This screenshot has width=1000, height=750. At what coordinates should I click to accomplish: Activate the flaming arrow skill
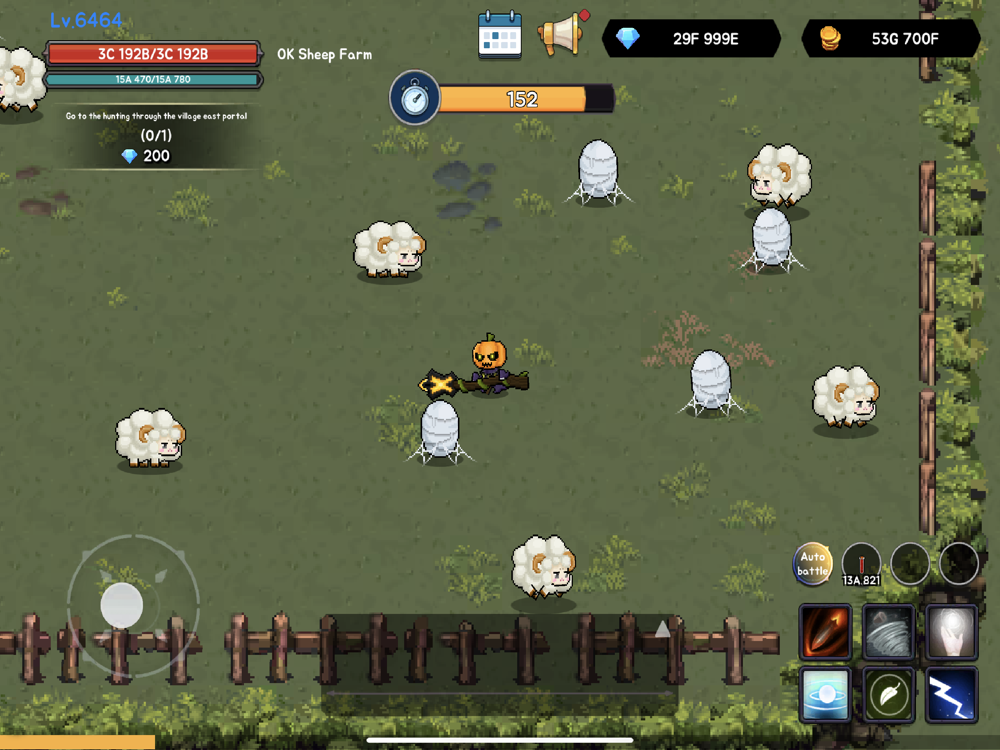point(826,631)
